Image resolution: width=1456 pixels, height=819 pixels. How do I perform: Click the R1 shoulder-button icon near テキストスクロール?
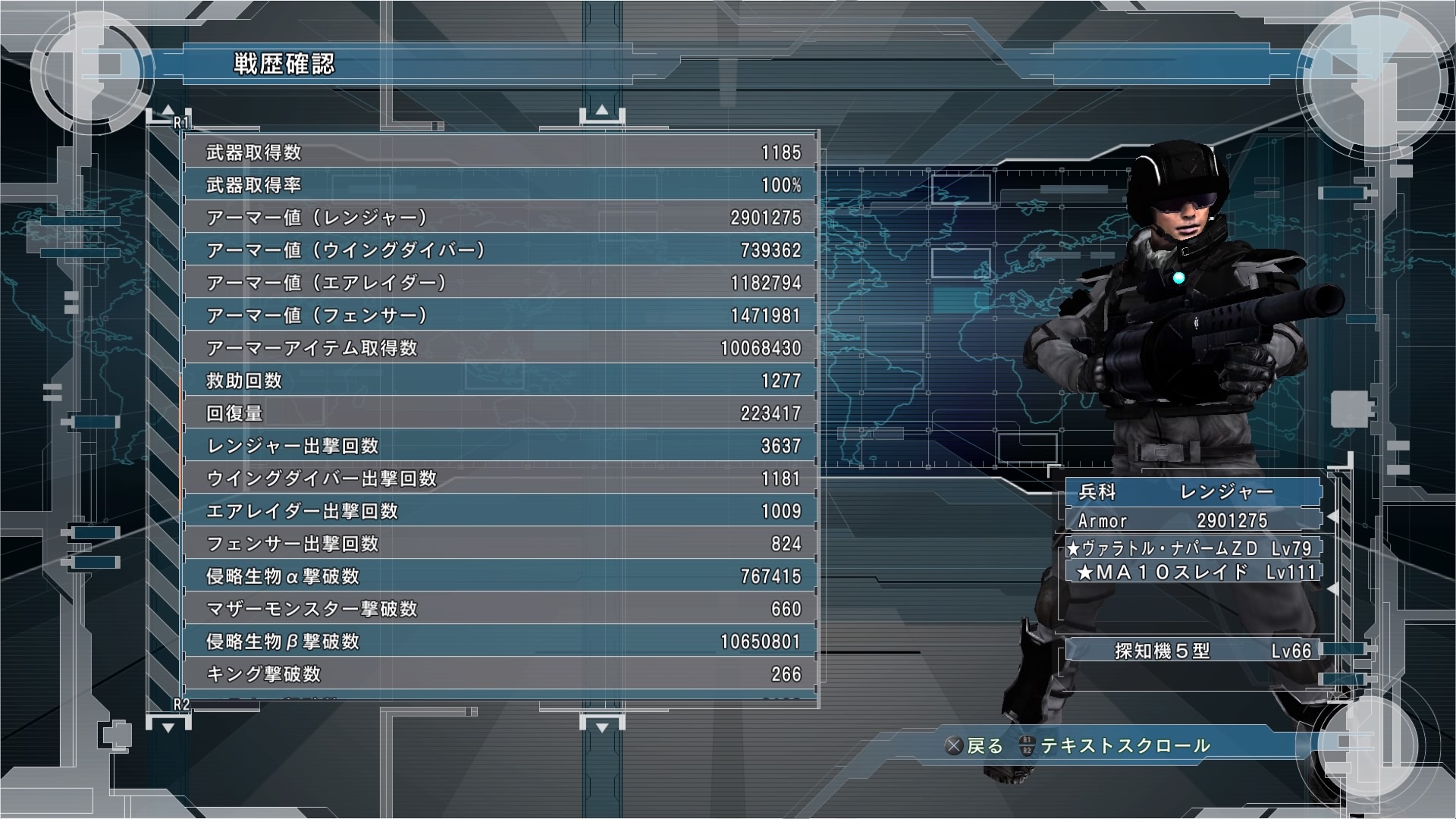coord(1027,739)
